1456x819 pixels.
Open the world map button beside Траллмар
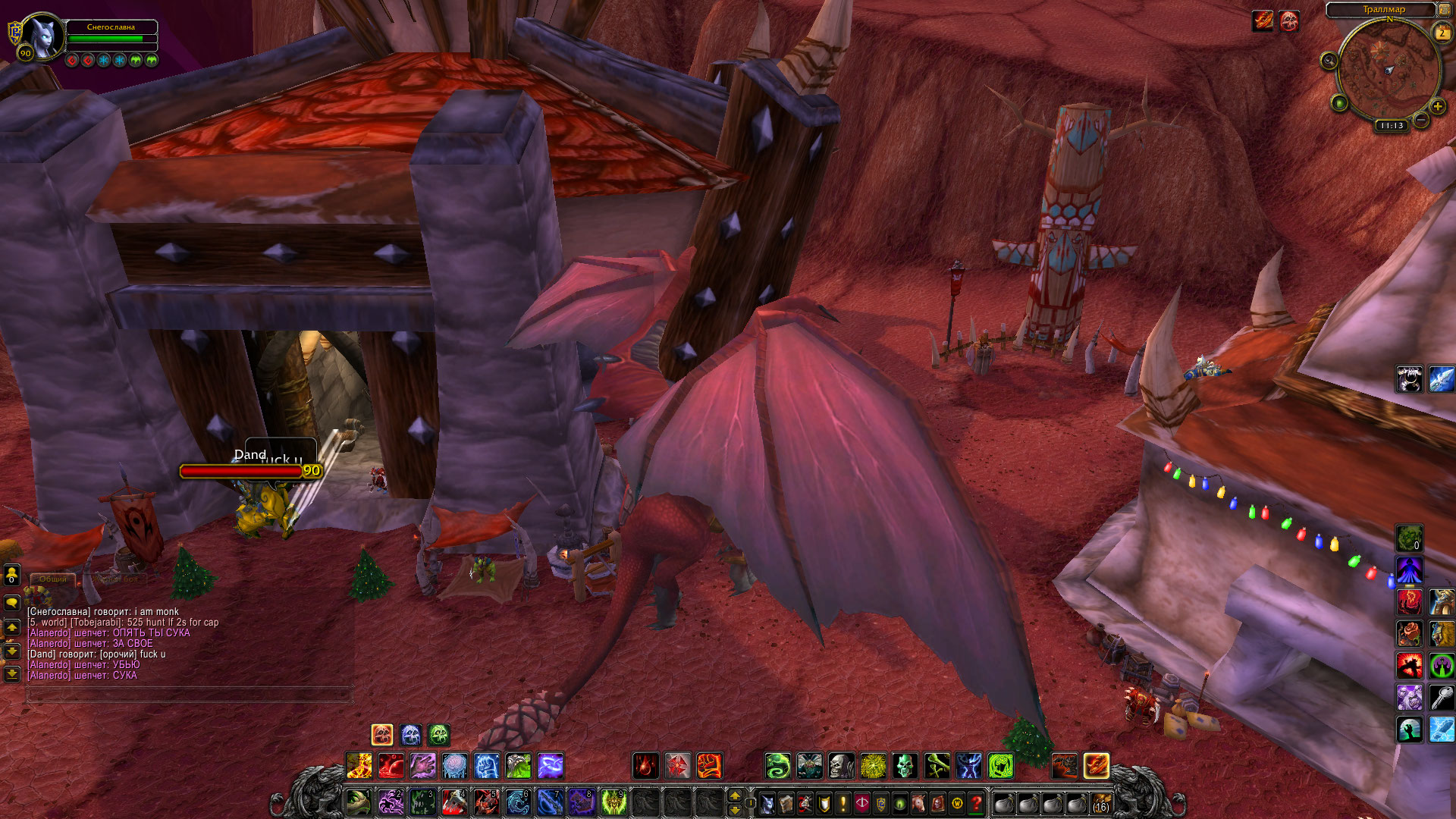pos(1444,10)
